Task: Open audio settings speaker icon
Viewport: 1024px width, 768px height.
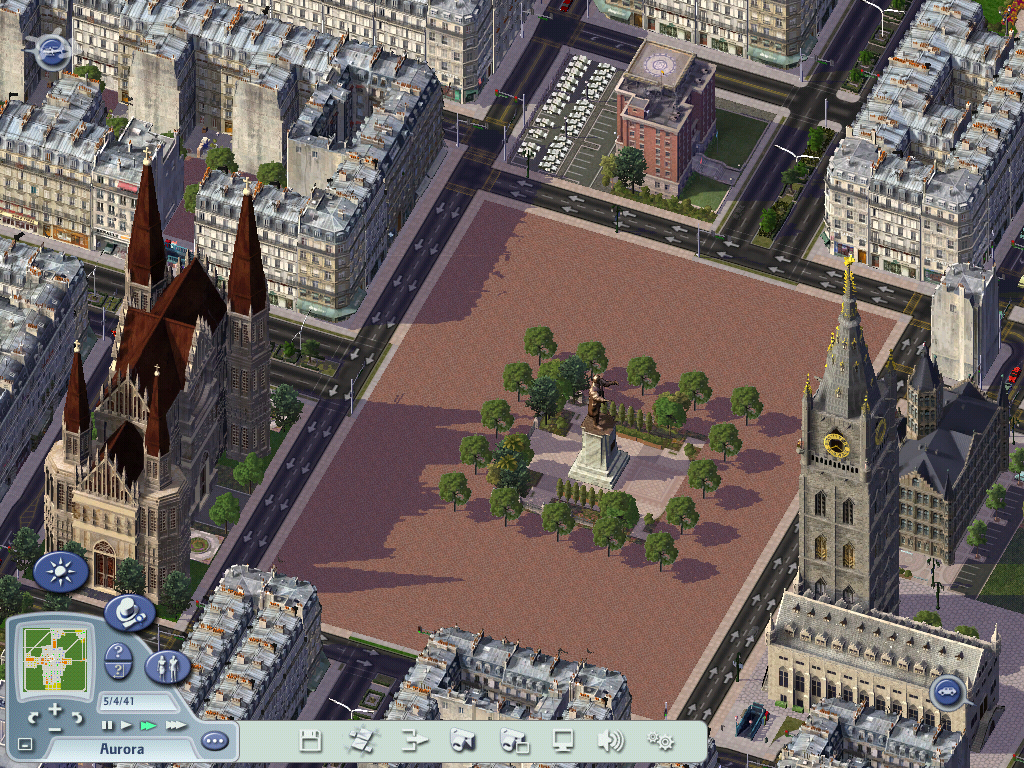Action: click(610, 741)
